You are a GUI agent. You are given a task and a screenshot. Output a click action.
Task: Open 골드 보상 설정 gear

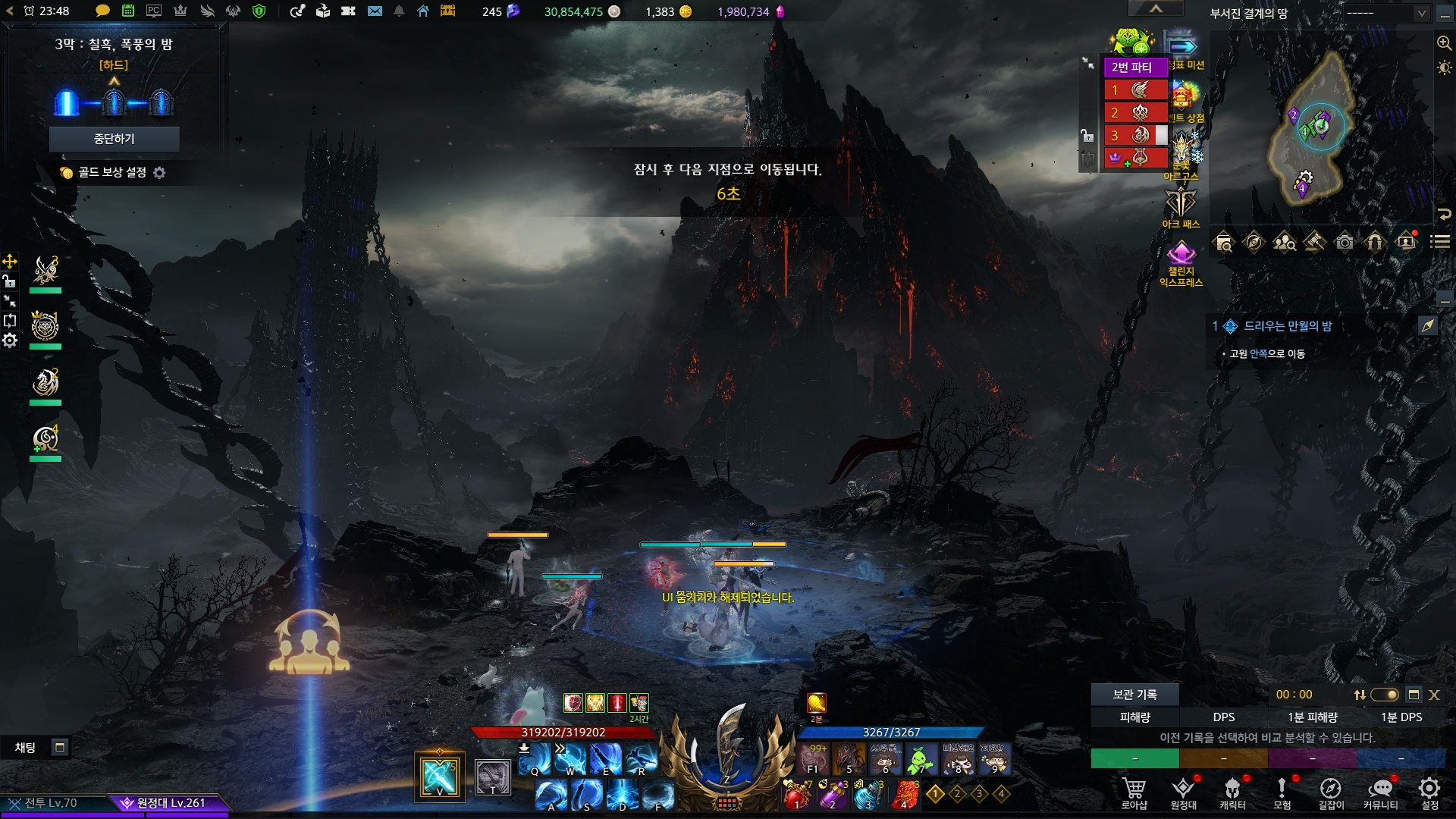tap(159, 173)
